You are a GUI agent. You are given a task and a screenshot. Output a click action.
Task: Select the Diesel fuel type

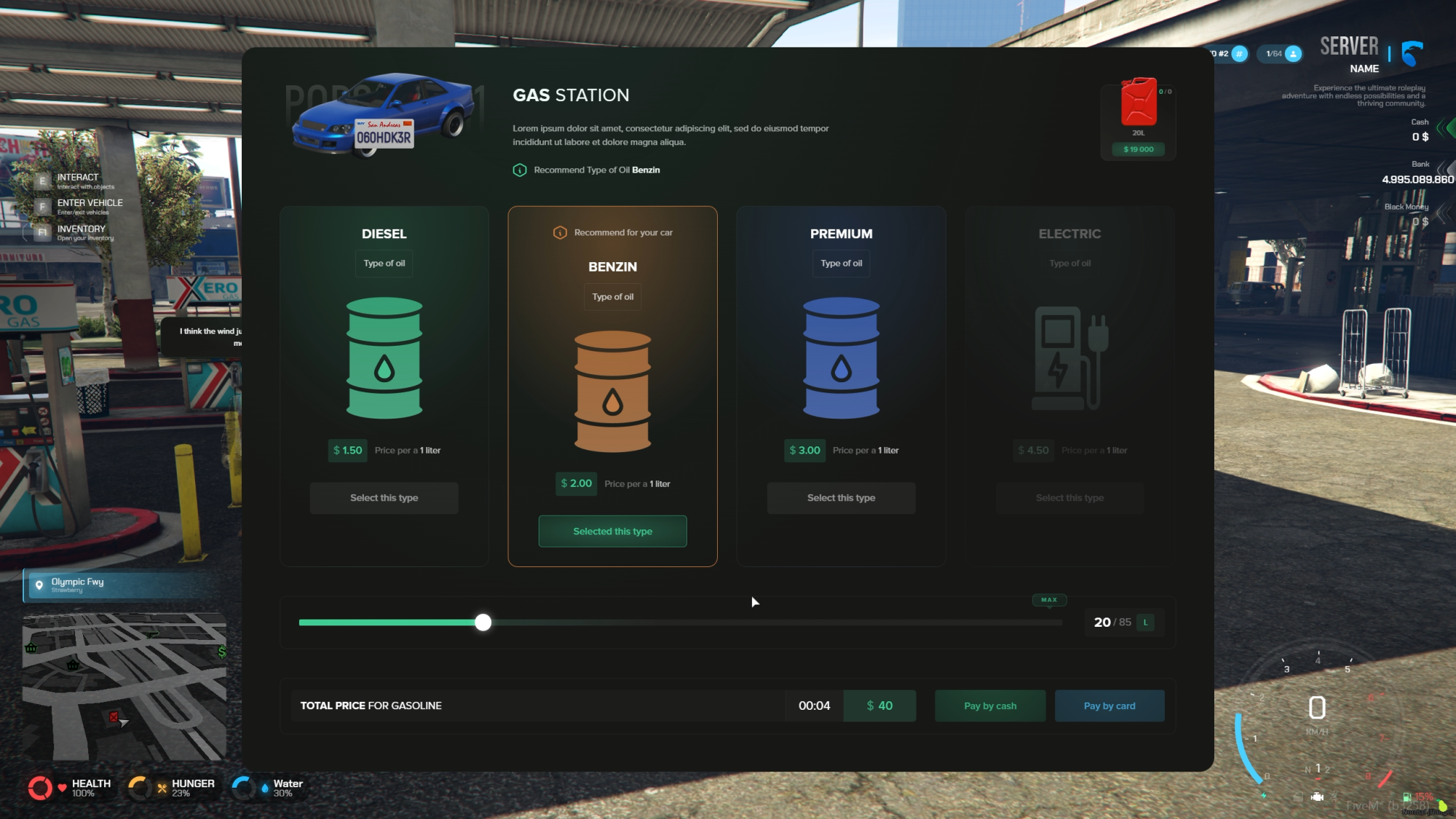coord(384,497)
